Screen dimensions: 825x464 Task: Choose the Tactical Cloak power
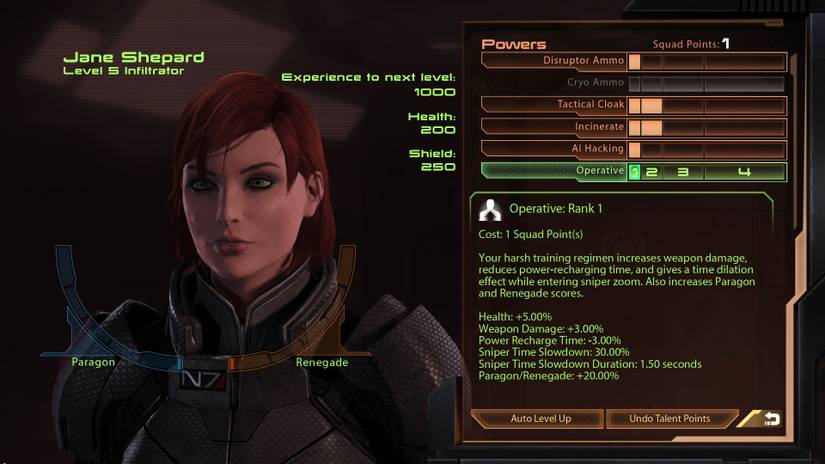point(556,105)
